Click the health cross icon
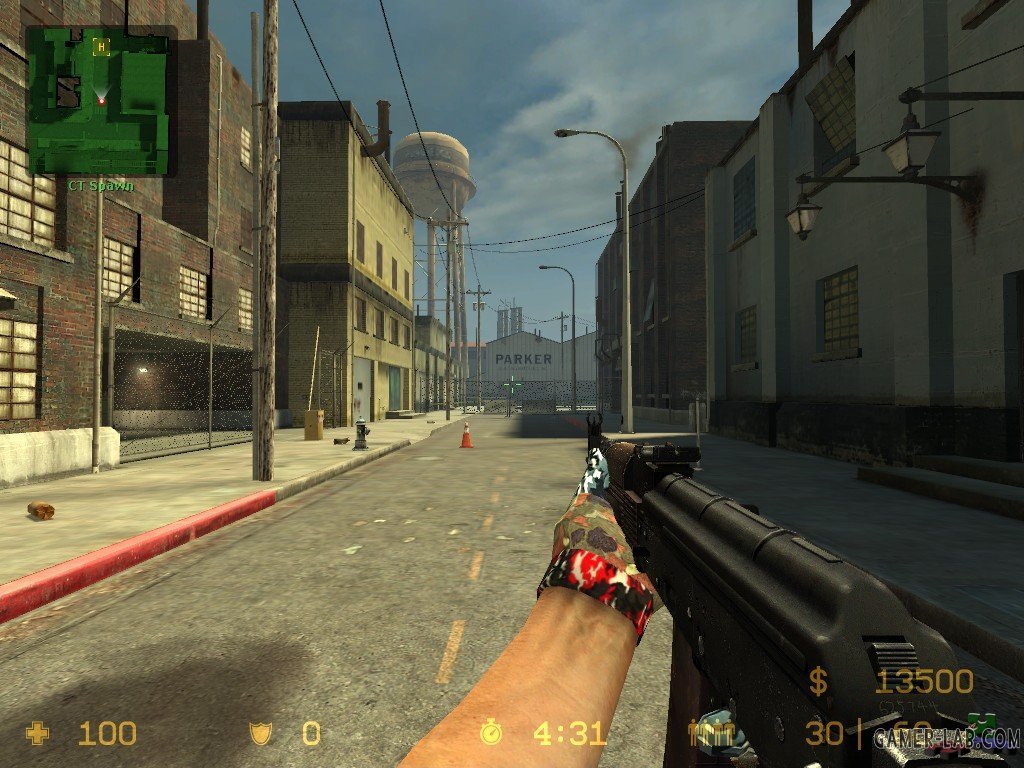This screenshot has width=1024, height=768. (x=38, y=734)
